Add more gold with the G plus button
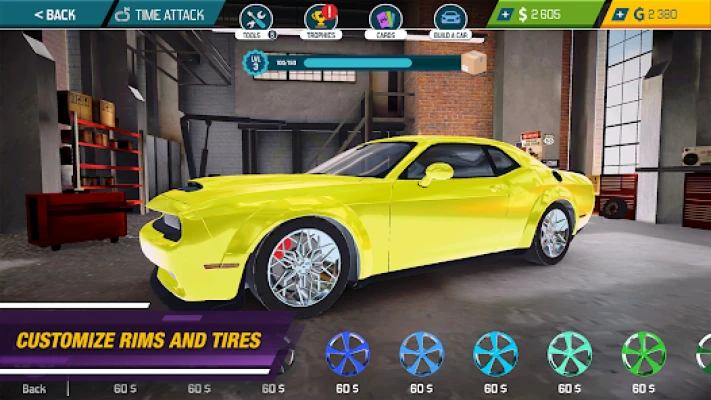711x400 pixels. click(621, 14)
